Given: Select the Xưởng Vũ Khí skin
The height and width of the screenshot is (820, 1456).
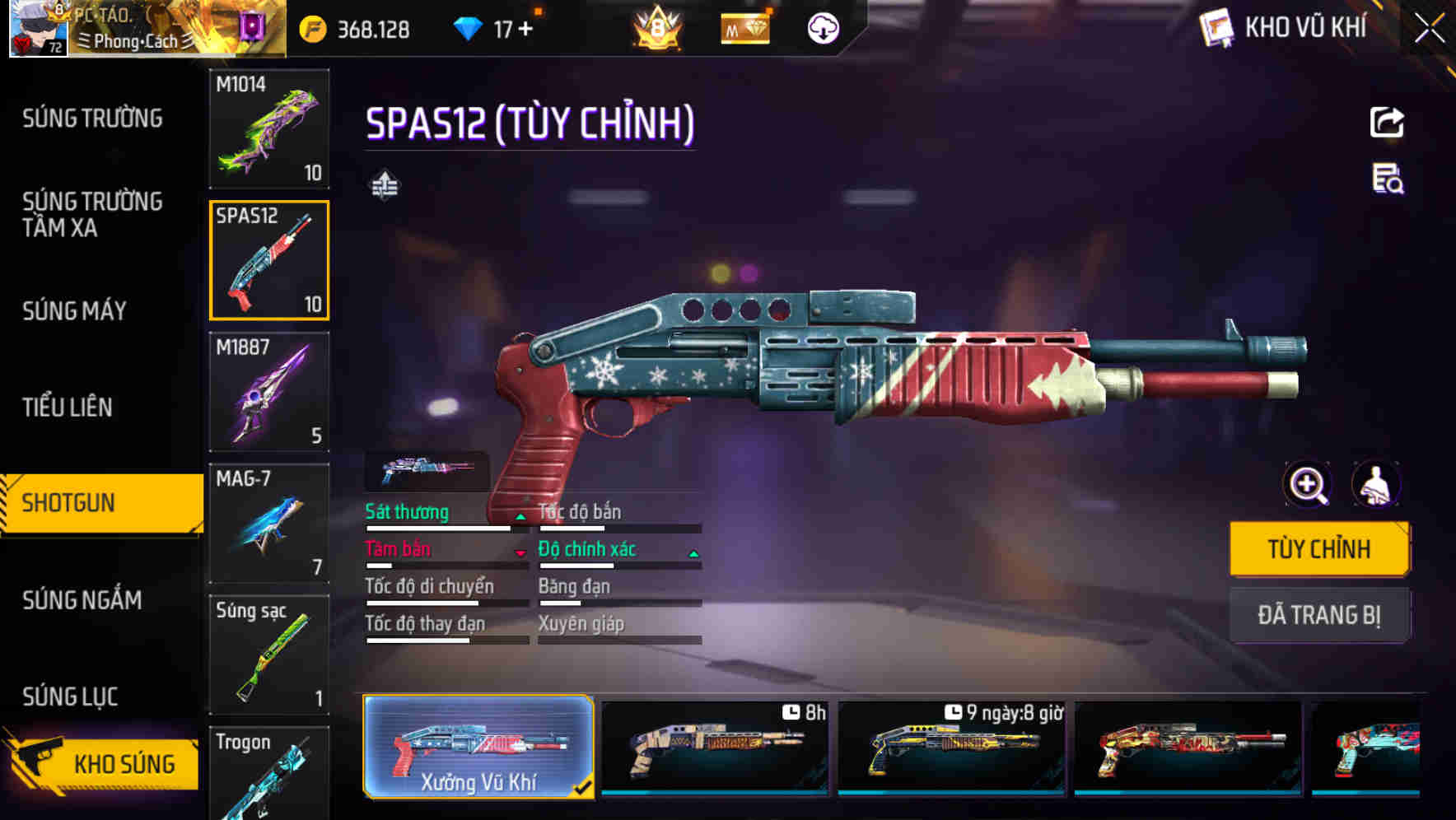Looking at the screenshot, I should click(478, 748).
